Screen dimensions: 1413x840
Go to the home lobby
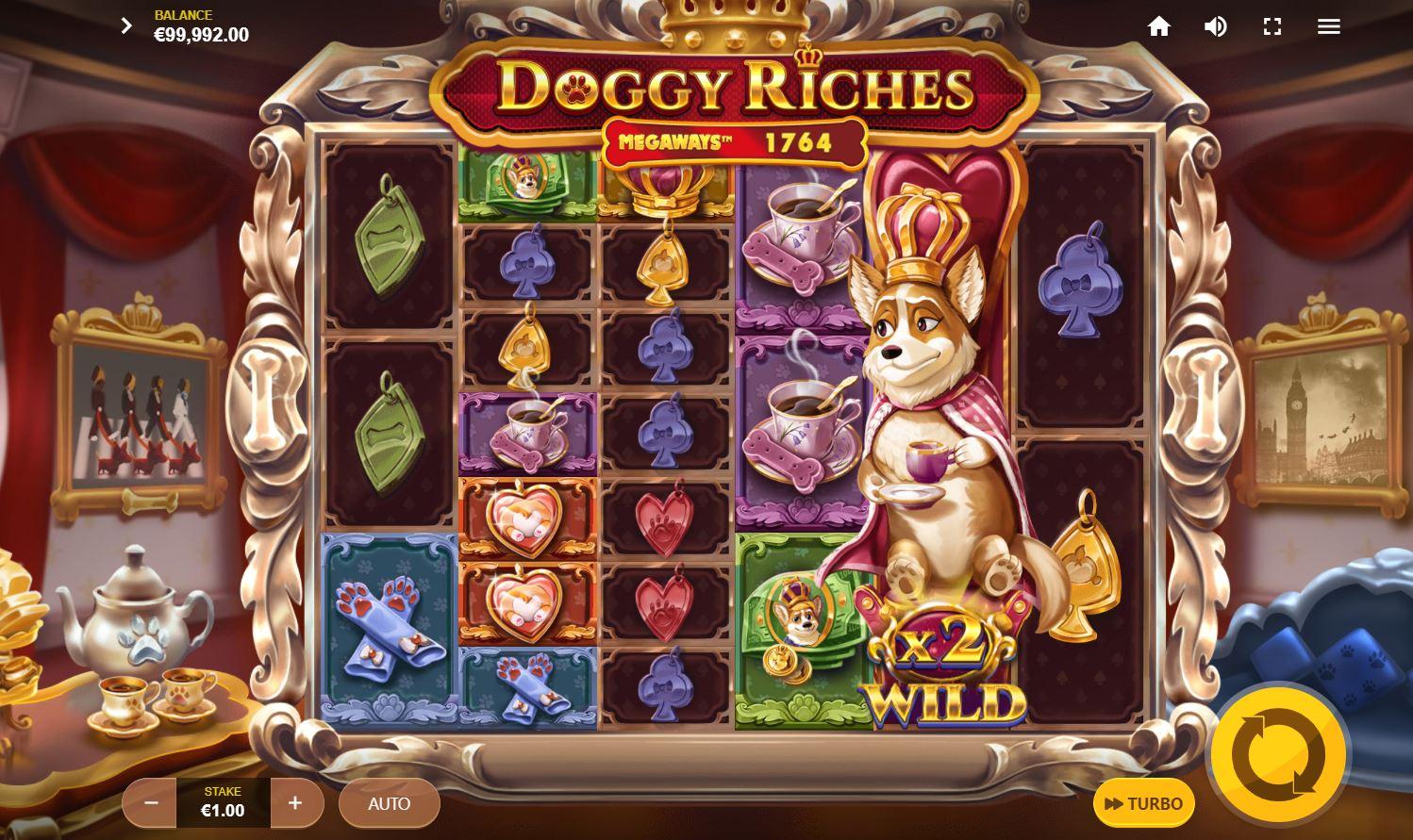point(1159,26)
